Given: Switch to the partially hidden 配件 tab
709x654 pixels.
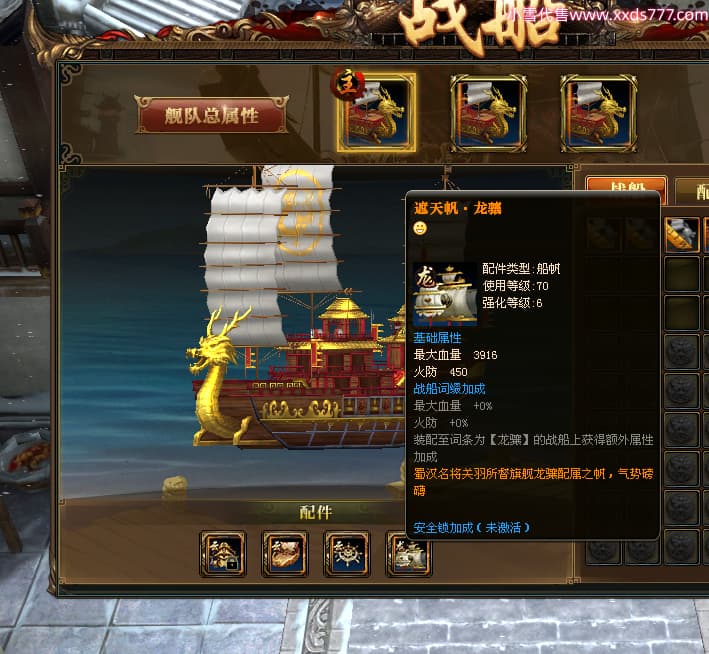Looking at the screenshot, I should tap(692, 188).
